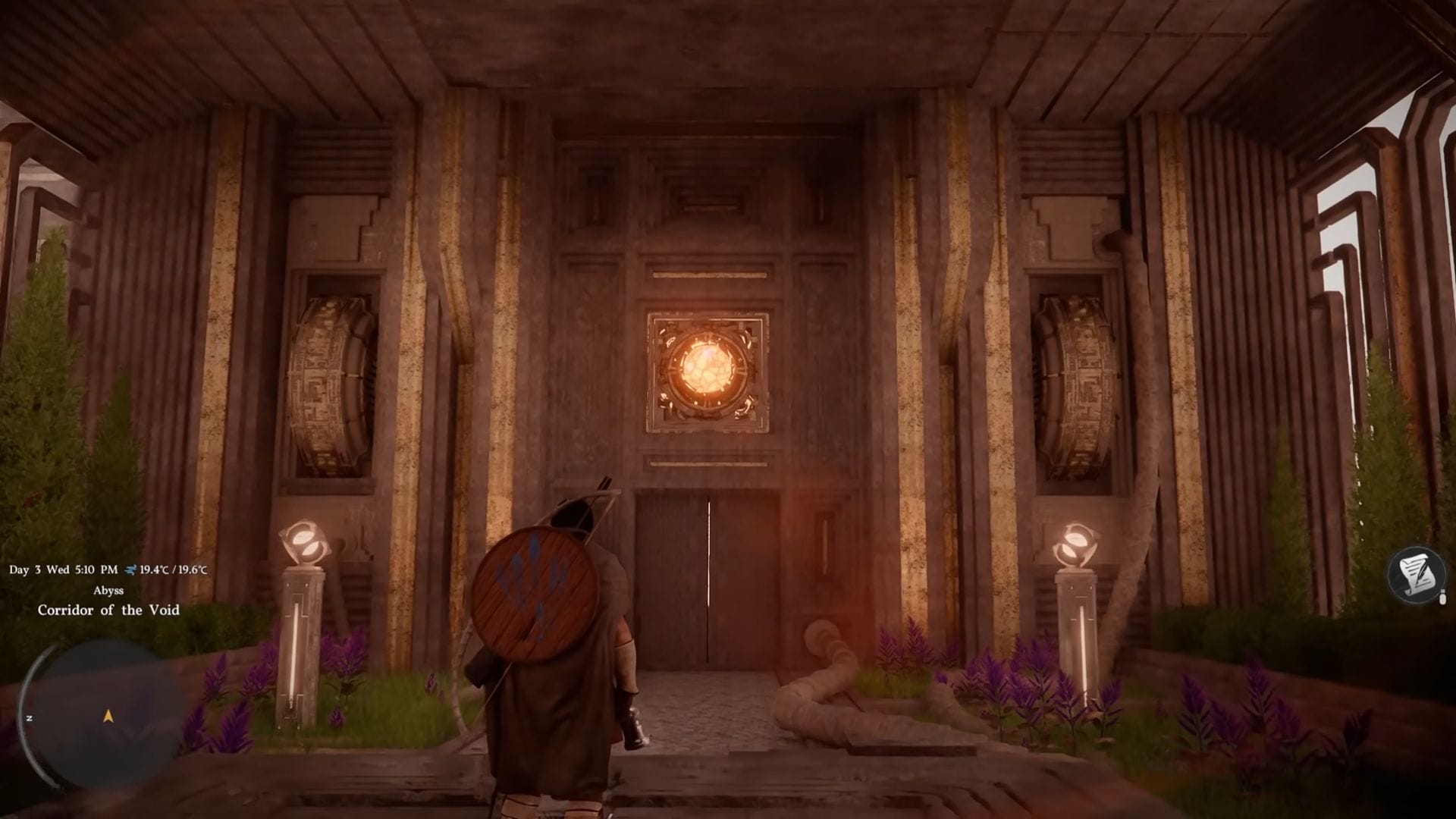Select the player arrow on the minimap
The image size is (1456, 819).
click(x=107, y=716)
